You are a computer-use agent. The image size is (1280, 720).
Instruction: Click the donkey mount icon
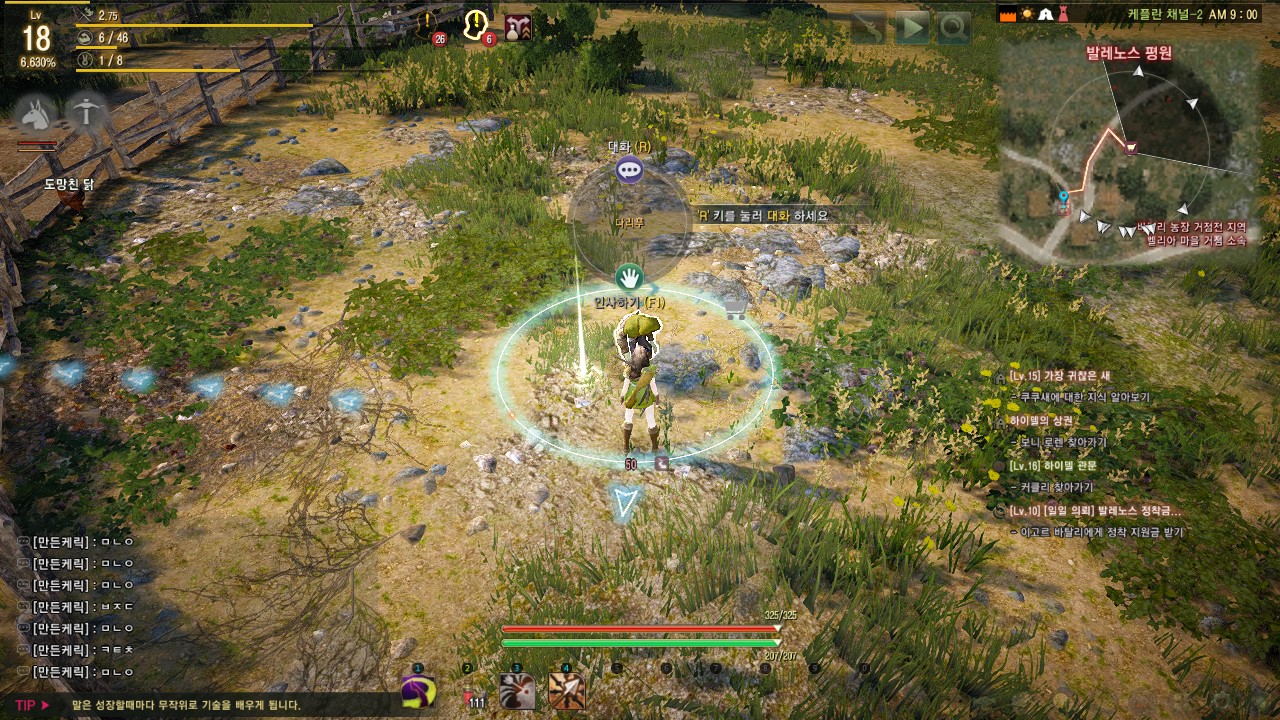point(37,114)
